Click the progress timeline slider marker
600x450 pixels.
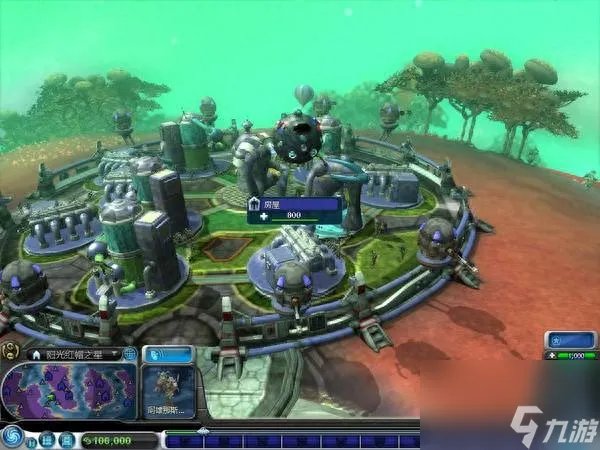point(204,432)
